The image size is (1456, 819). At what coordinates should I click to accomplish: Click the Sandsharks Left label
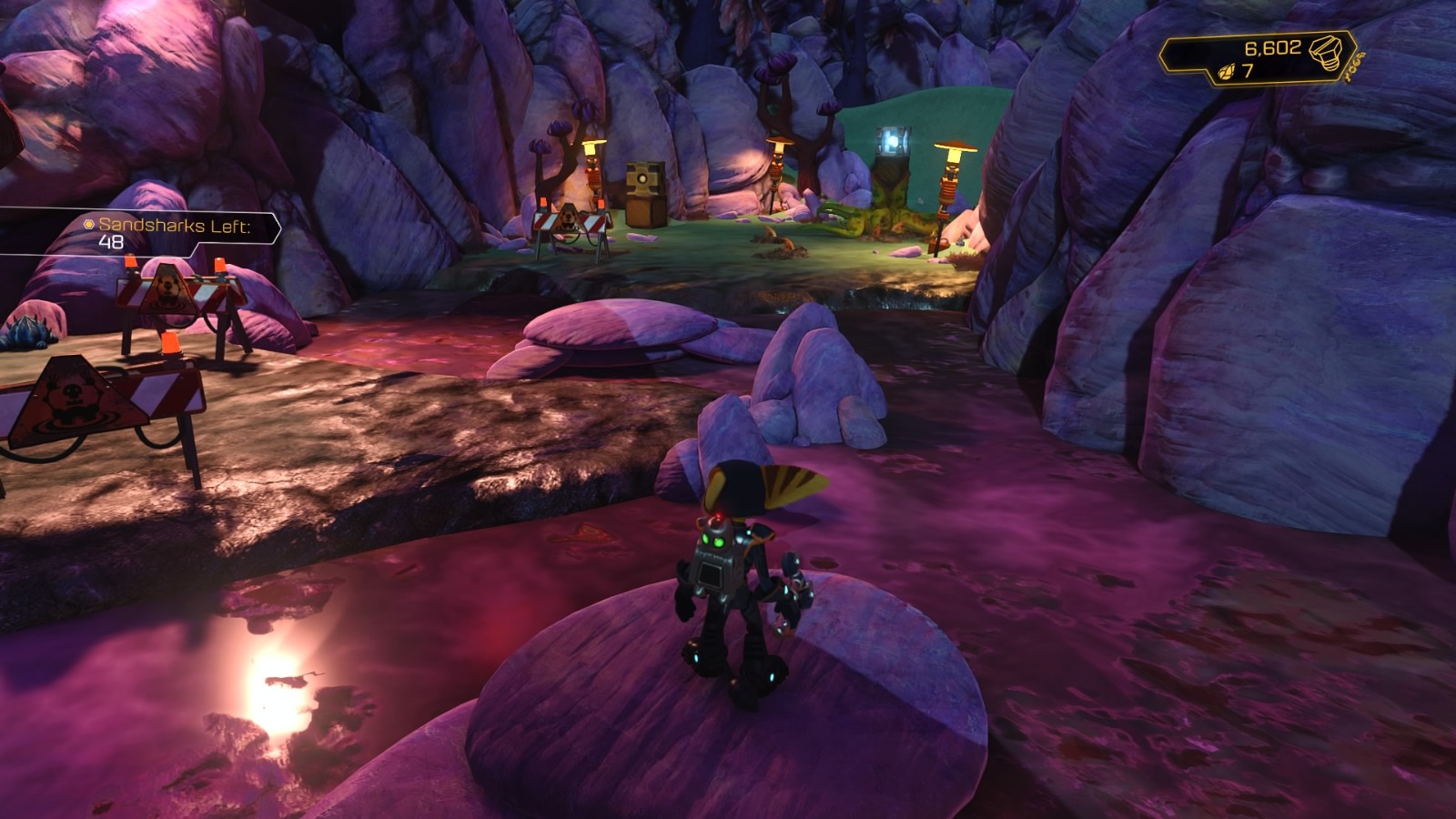tap(173, 225)
